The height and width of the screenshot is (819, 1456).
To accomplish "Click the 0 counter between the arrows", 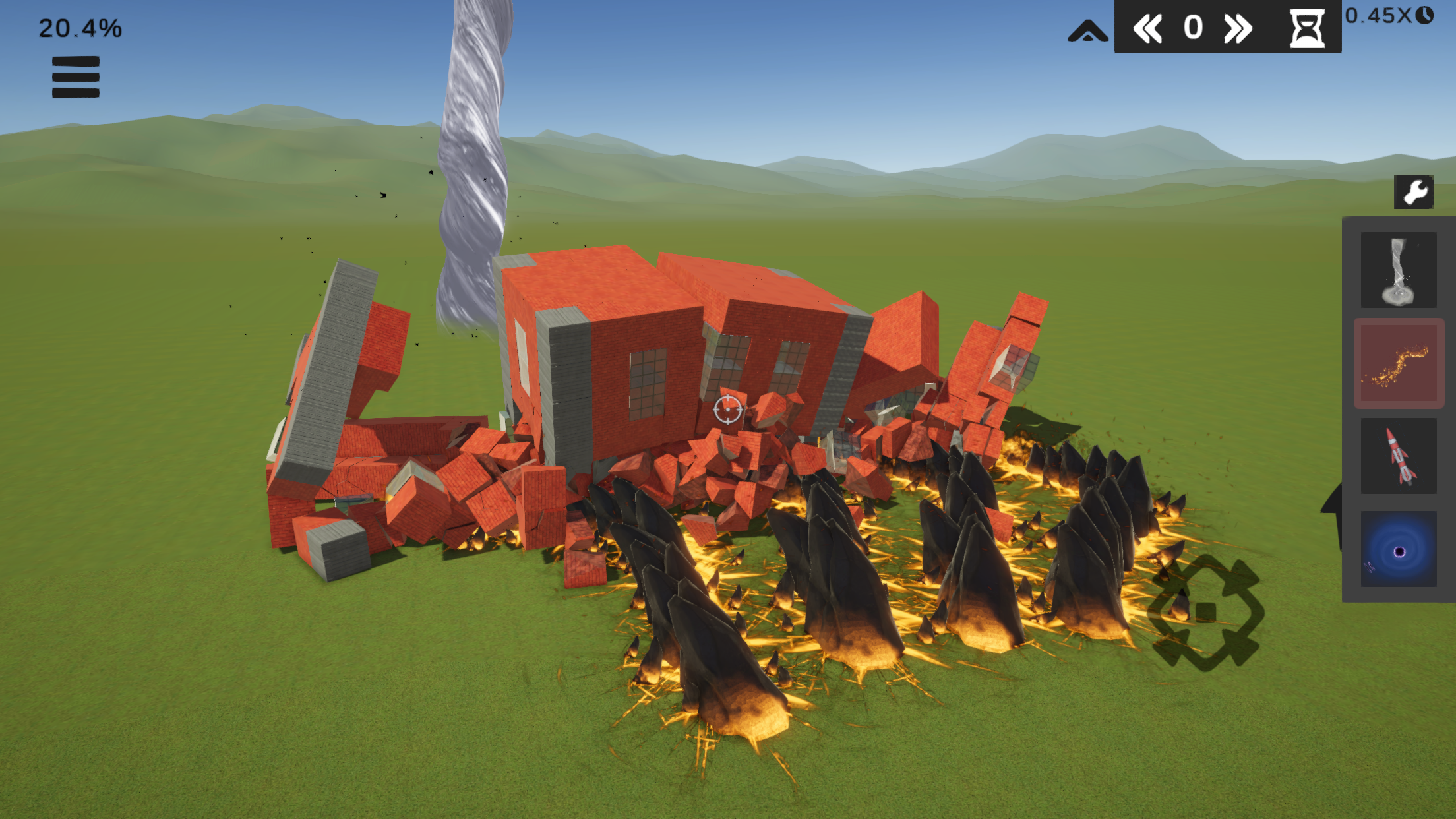I will click(1192, 28).
